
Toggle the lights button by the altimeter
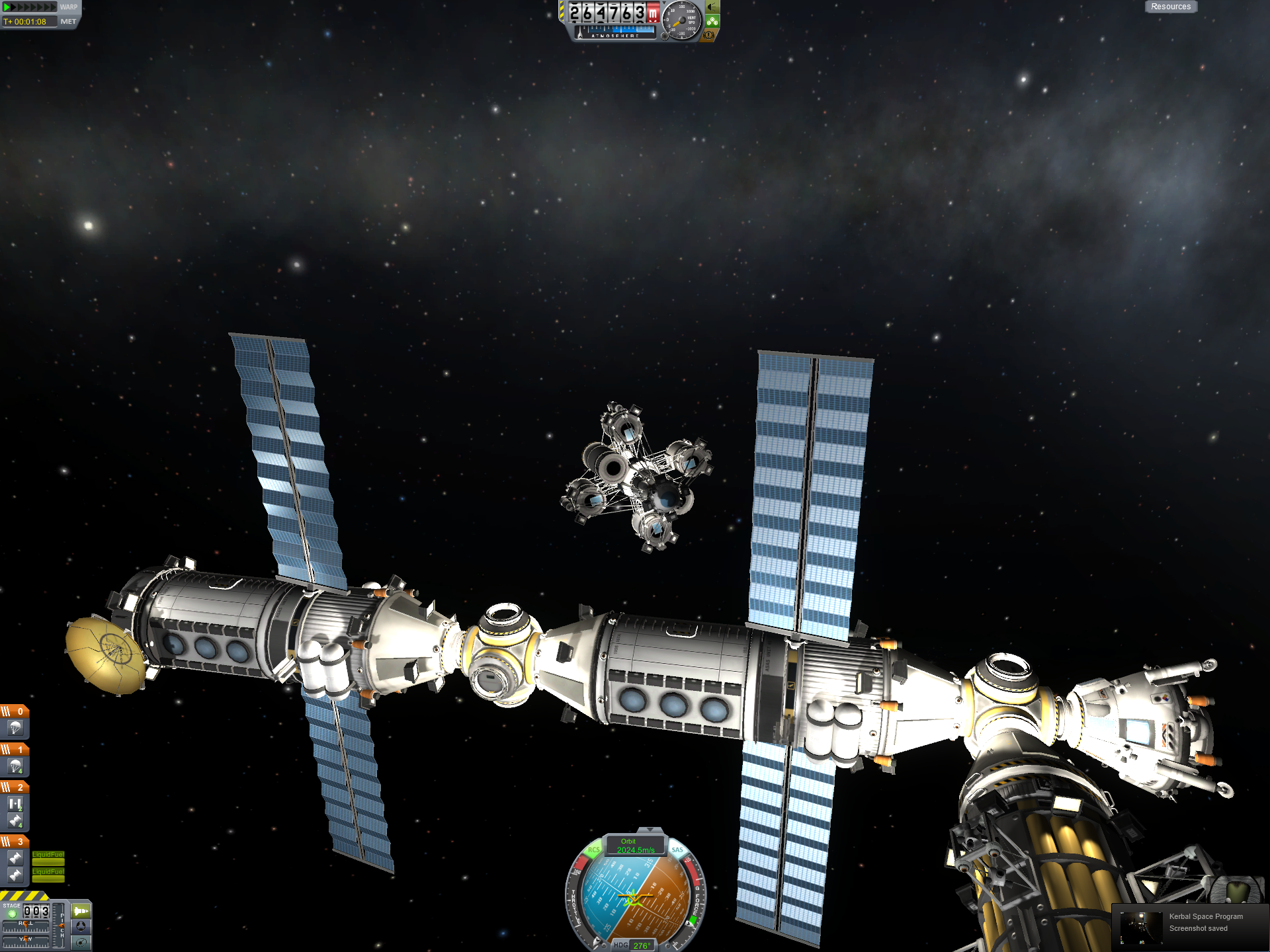pos(712,7)
